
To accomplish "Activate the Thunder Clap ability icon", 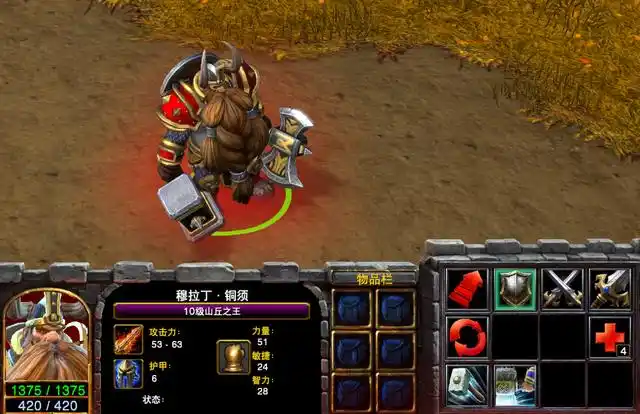I will click(515, 384).
